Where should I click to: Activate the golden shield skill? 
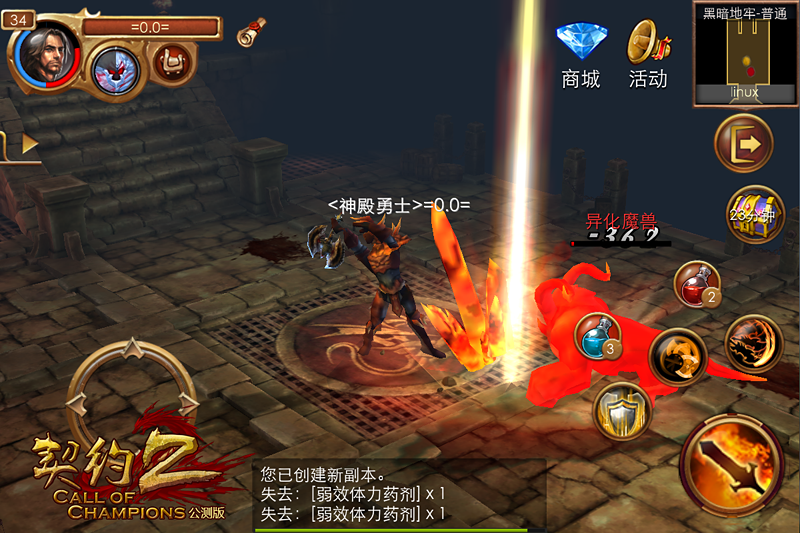(x=623, y=409)
